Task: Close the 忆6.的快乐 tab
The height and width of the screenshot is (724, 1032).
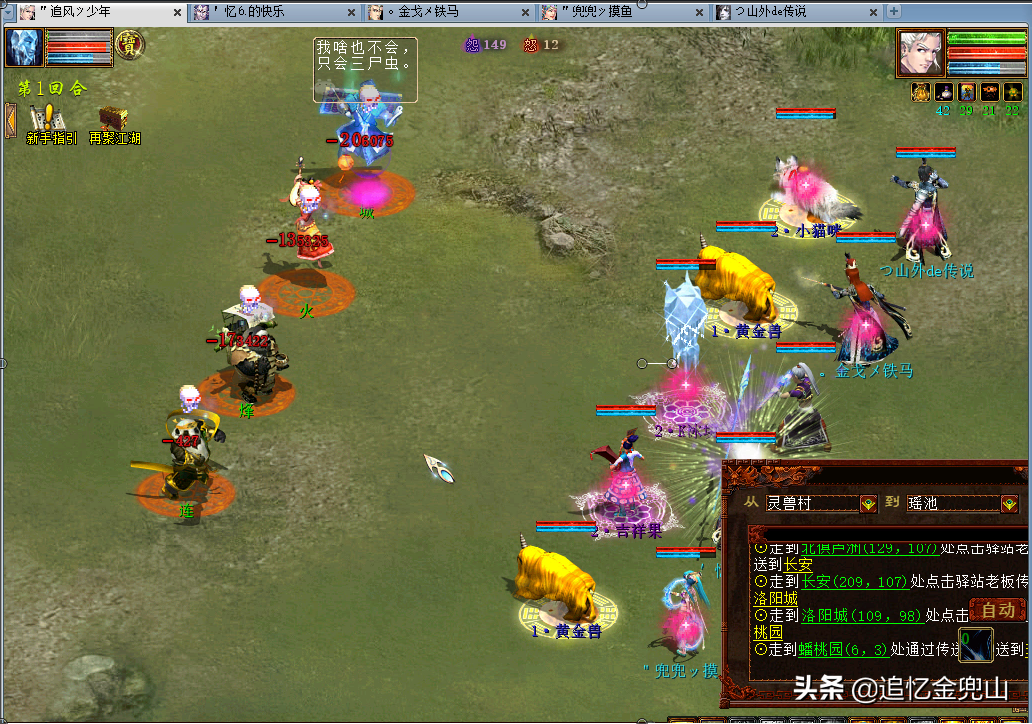Action: pyautogui.click(x=352, y=12)
